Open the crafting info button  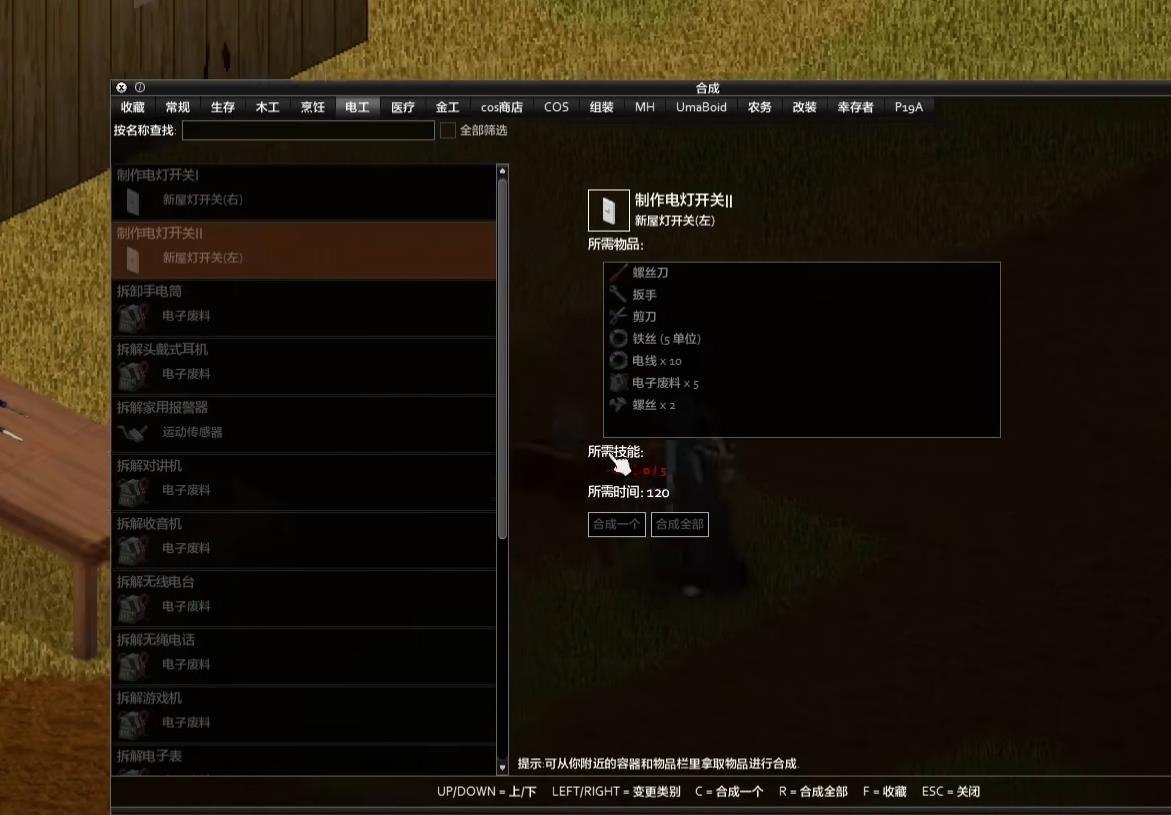point(140,88)
